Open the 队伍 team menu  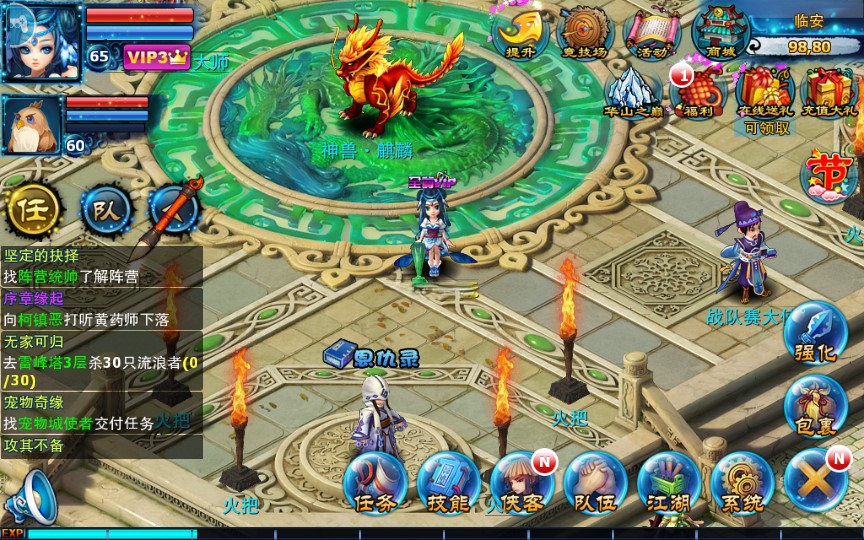coord(594,483)
